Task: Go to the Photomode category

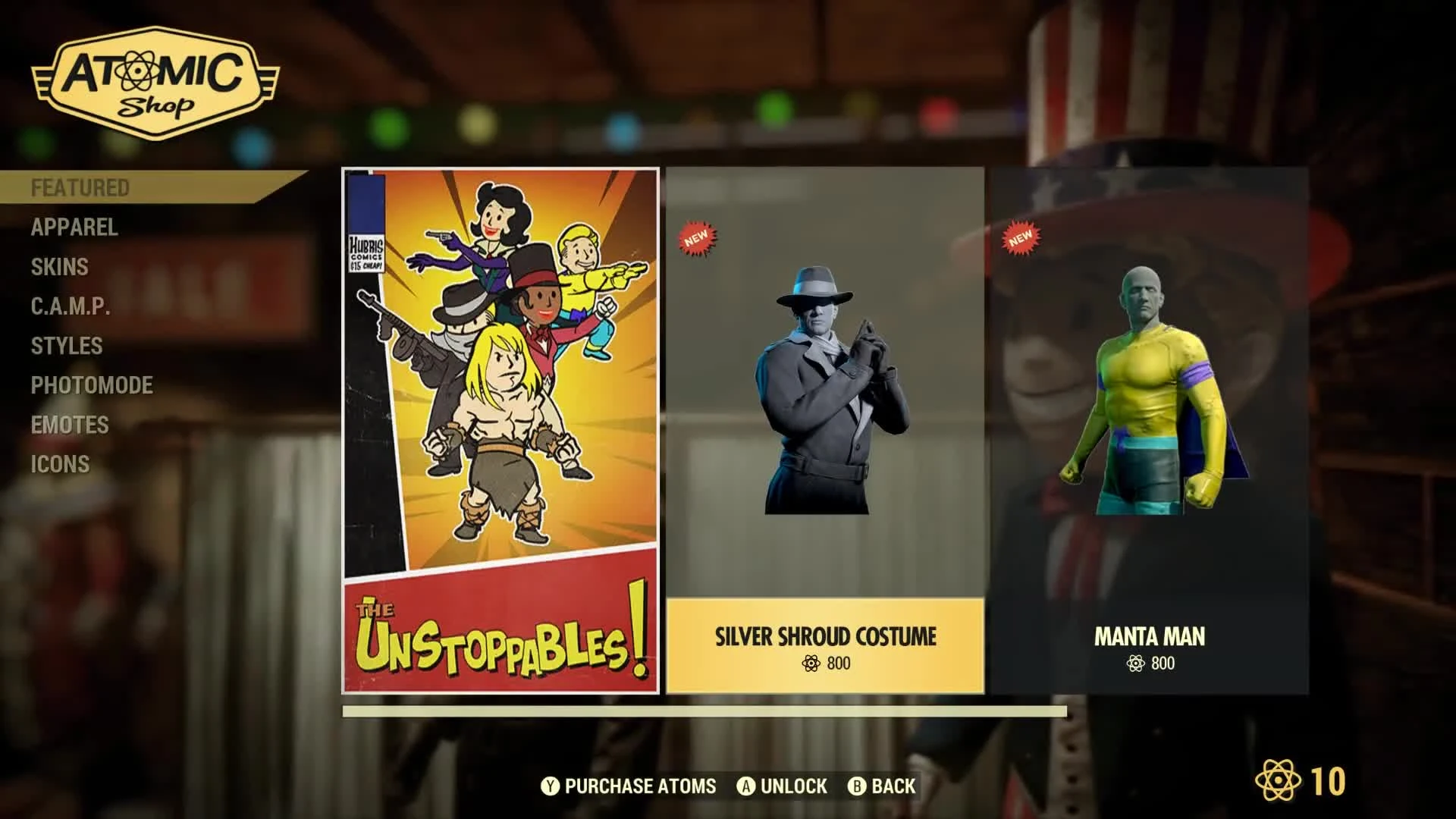Action: click(91, 385)
